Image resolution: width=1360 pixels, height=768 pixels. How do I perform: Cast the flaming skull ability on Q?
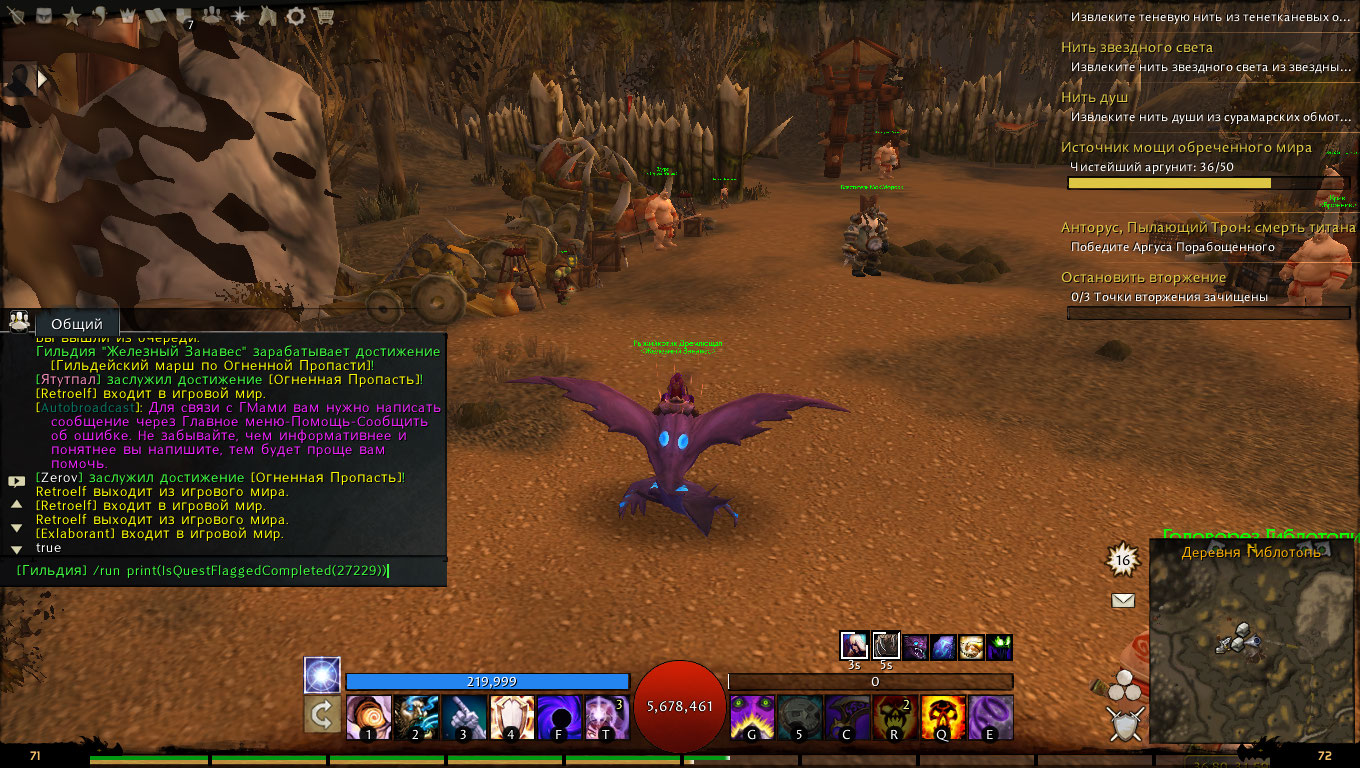[943, 717]
